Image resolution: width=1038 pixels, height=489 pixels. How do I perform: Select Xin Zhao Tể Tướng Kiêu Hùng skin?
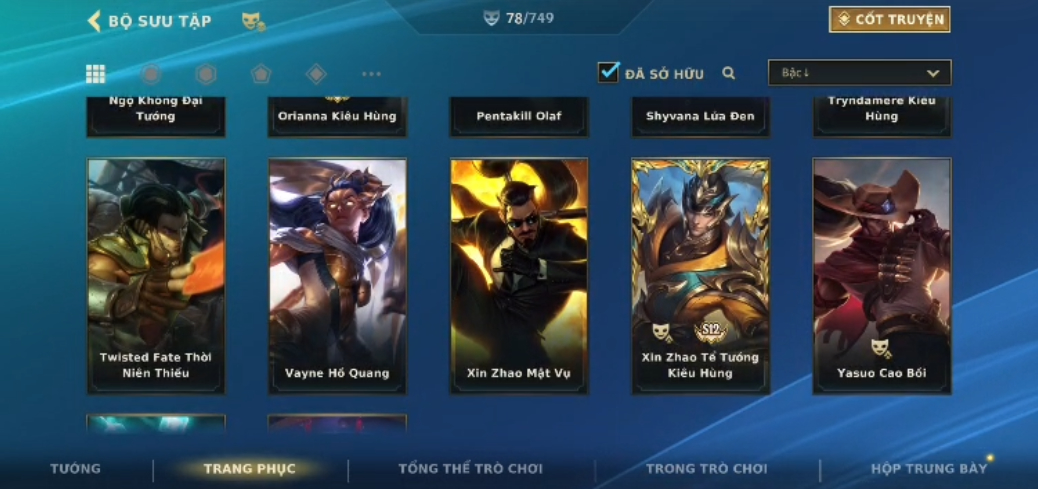(x=700, y=275)
